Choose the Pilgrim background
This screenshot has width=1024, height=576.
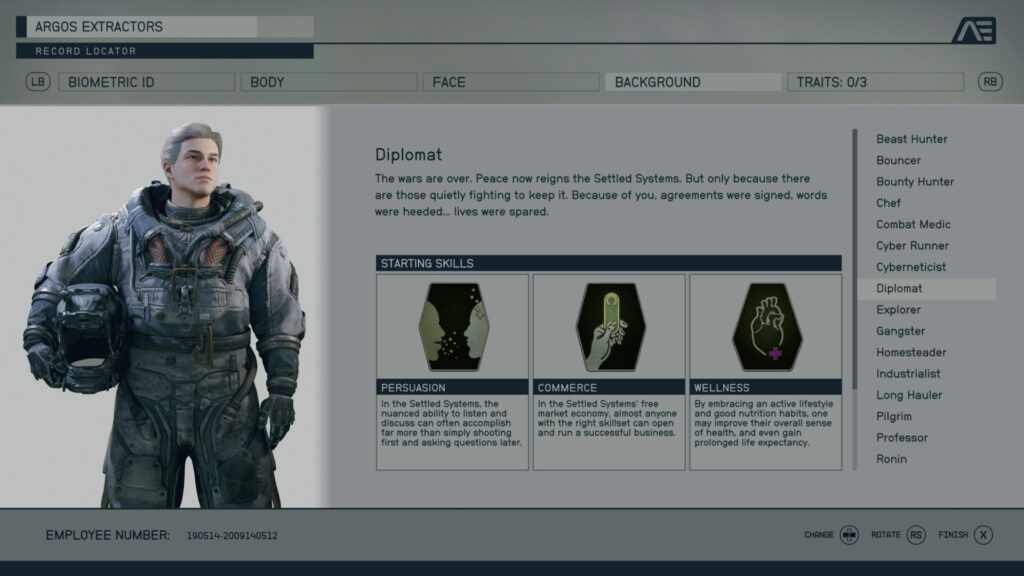pos(894,416)
